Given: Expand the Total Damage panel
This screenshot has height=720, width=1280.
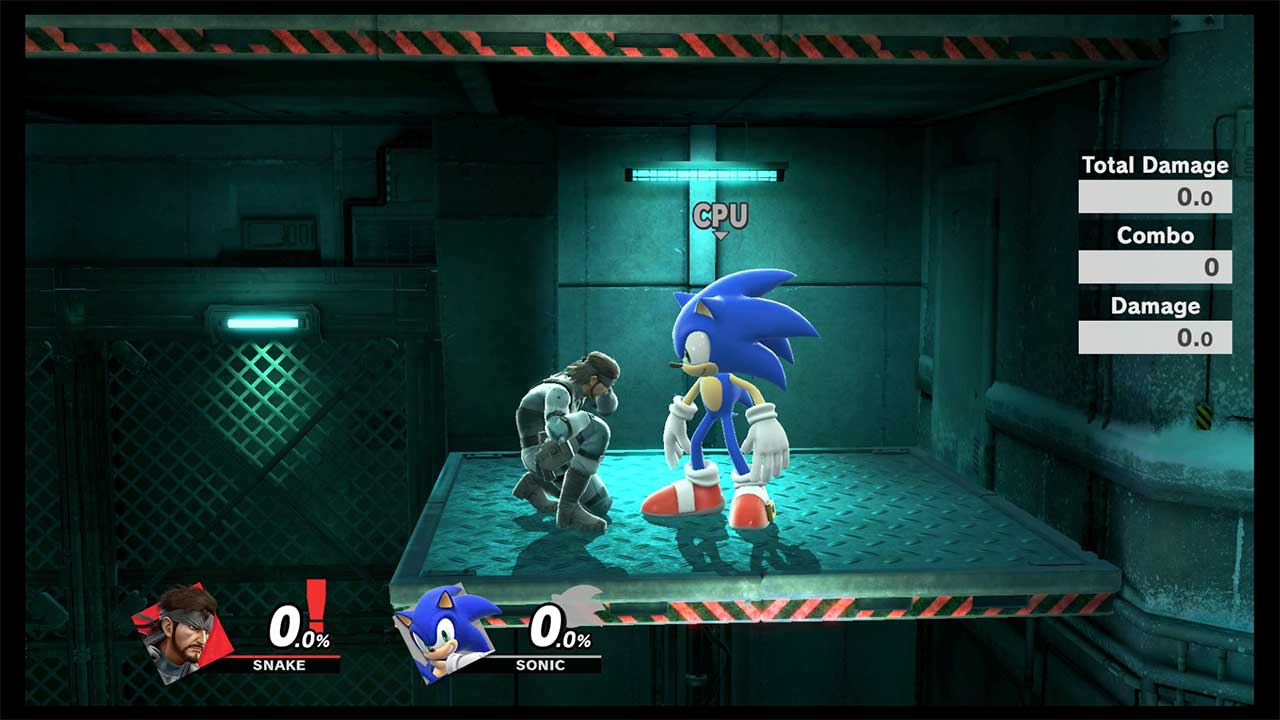Looking at the screenshot, I should pos(1155,197).
